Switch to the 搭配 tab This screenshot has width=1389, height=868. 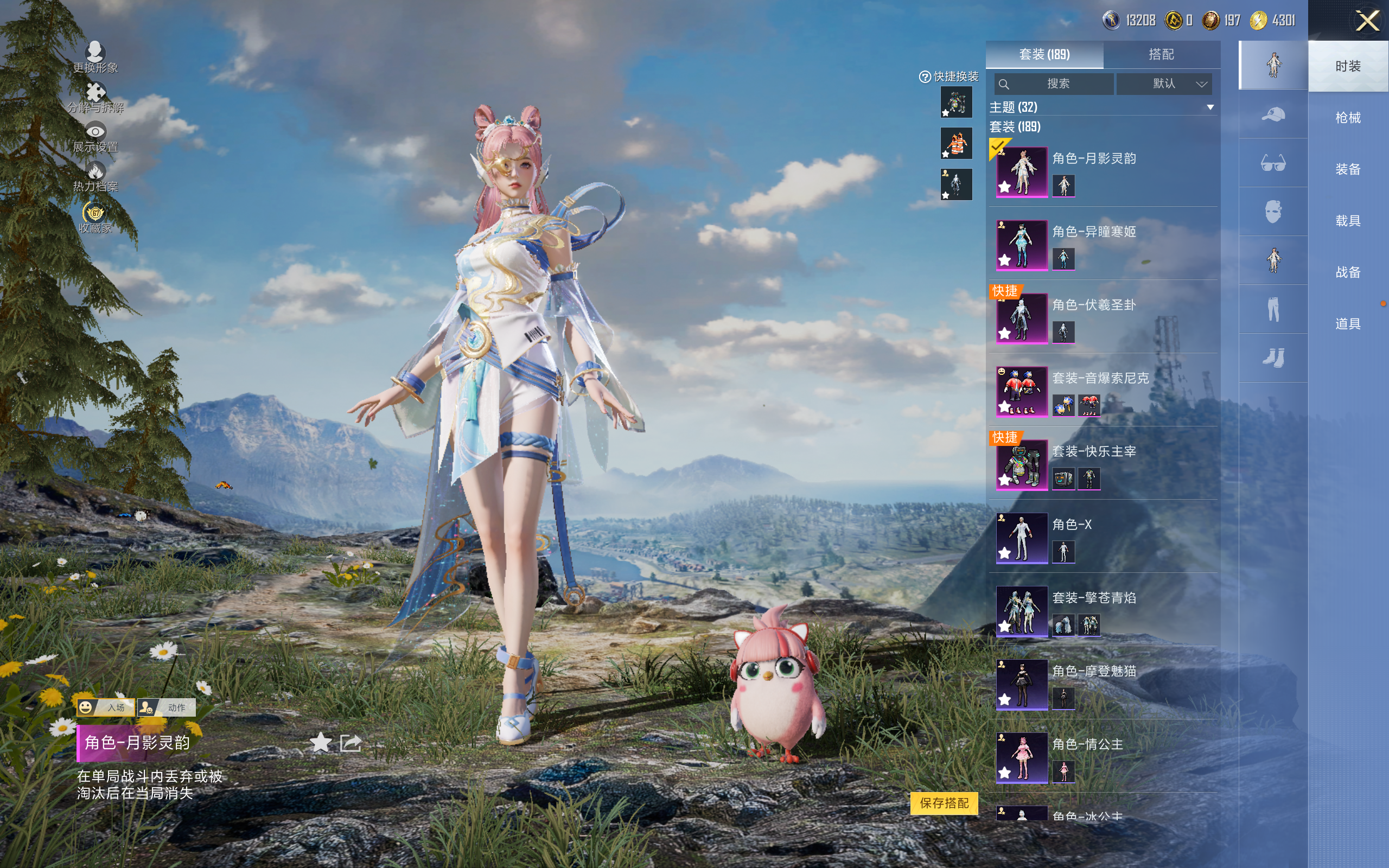point(1161,55)
